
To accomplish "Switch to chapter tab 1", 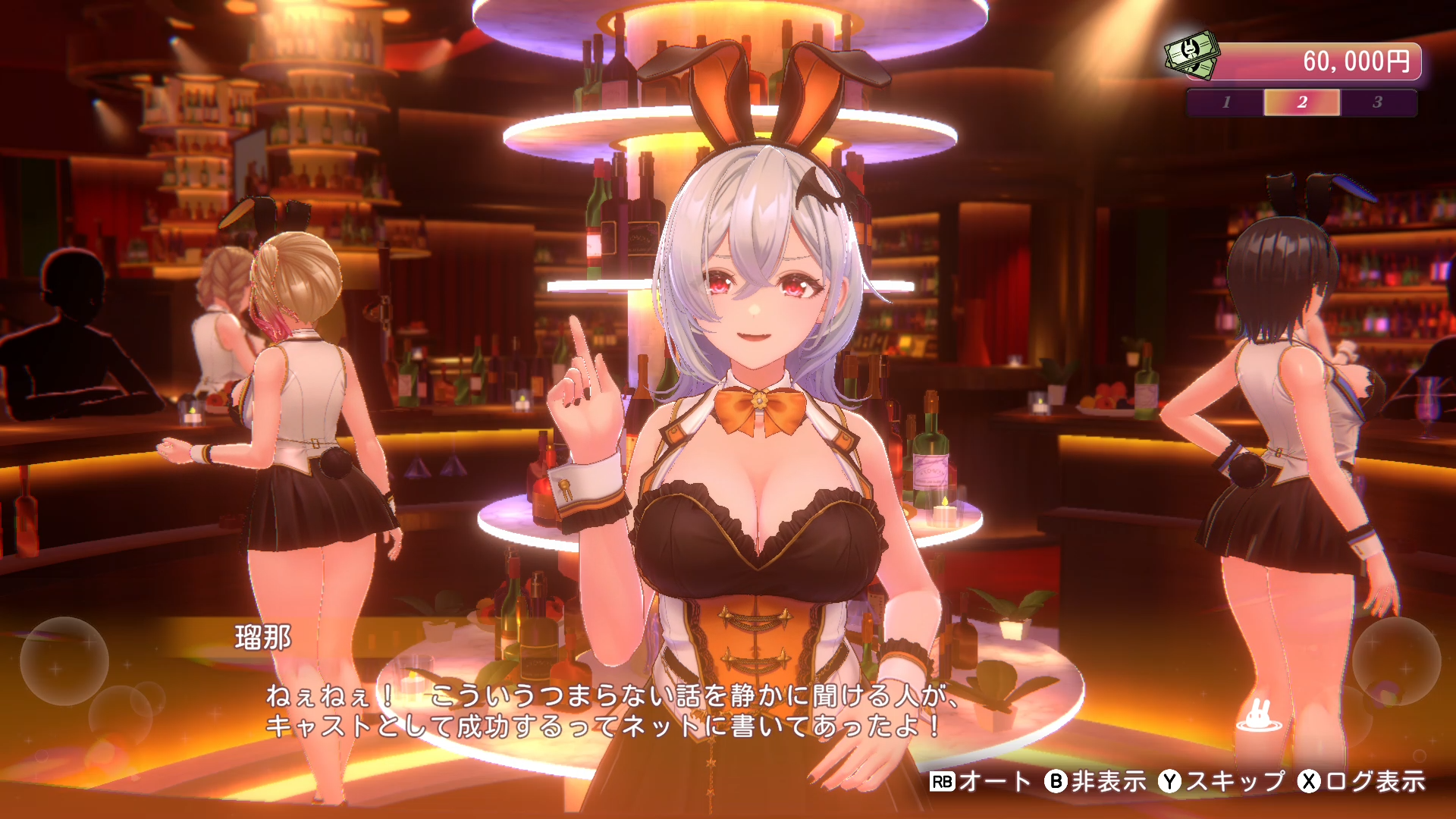I will [1227, 104].
